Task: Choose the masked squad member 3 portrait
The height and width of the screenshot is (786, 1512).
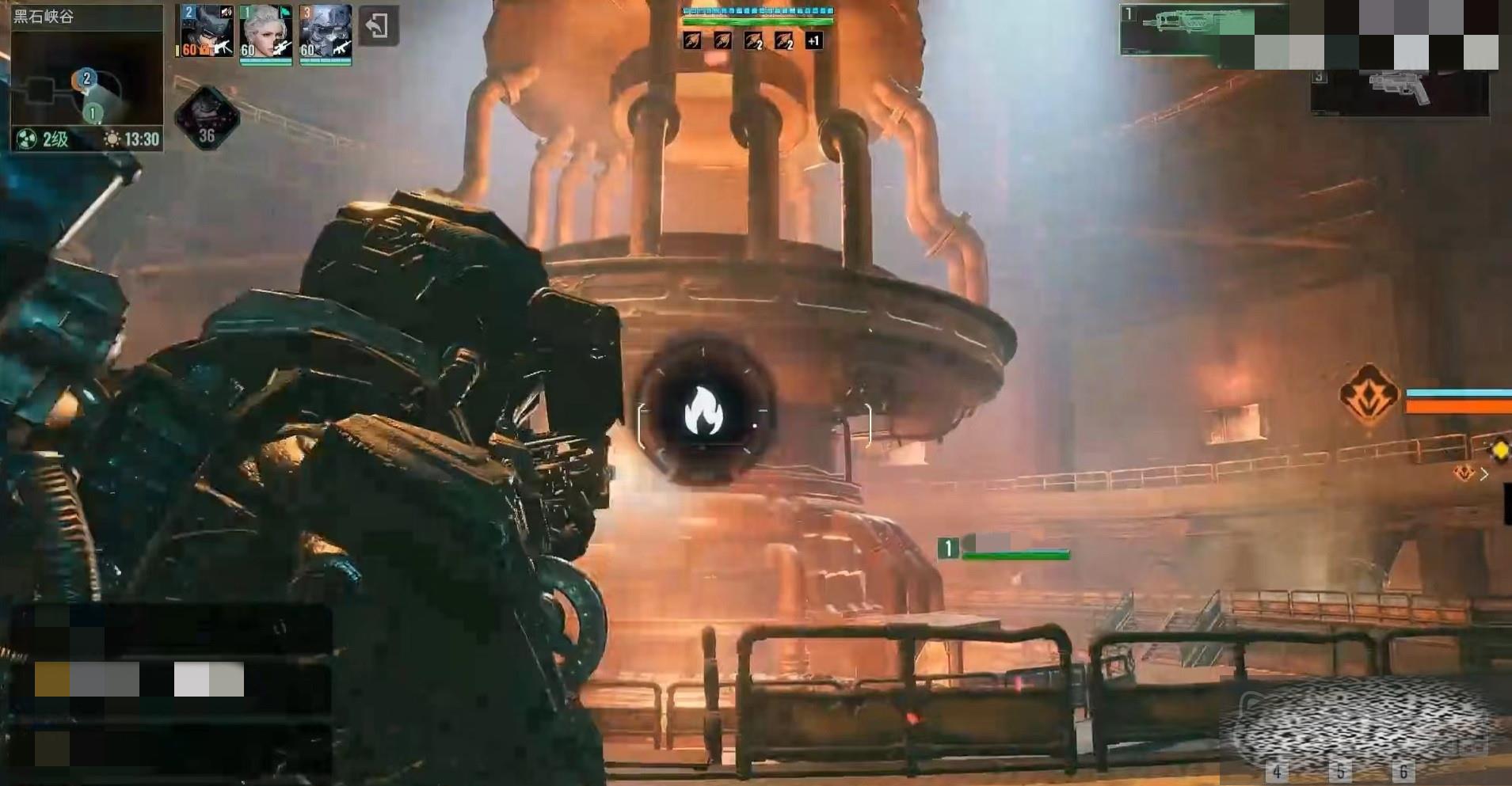Action: coord(325,32)
